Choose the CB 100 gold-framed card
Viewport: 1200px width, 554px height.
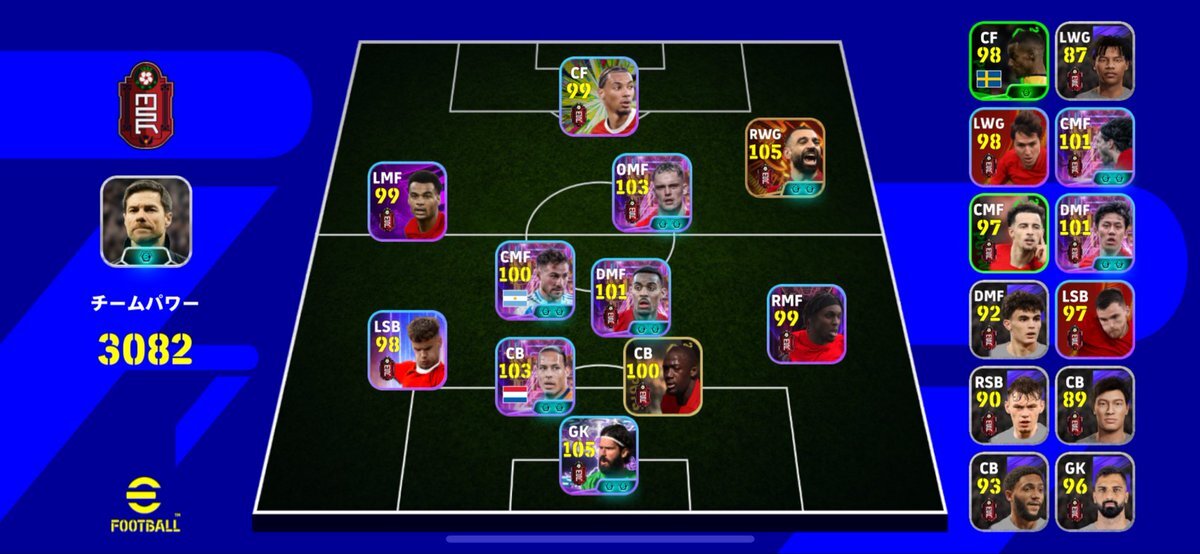pyautogui.click(x=663, y=377)
